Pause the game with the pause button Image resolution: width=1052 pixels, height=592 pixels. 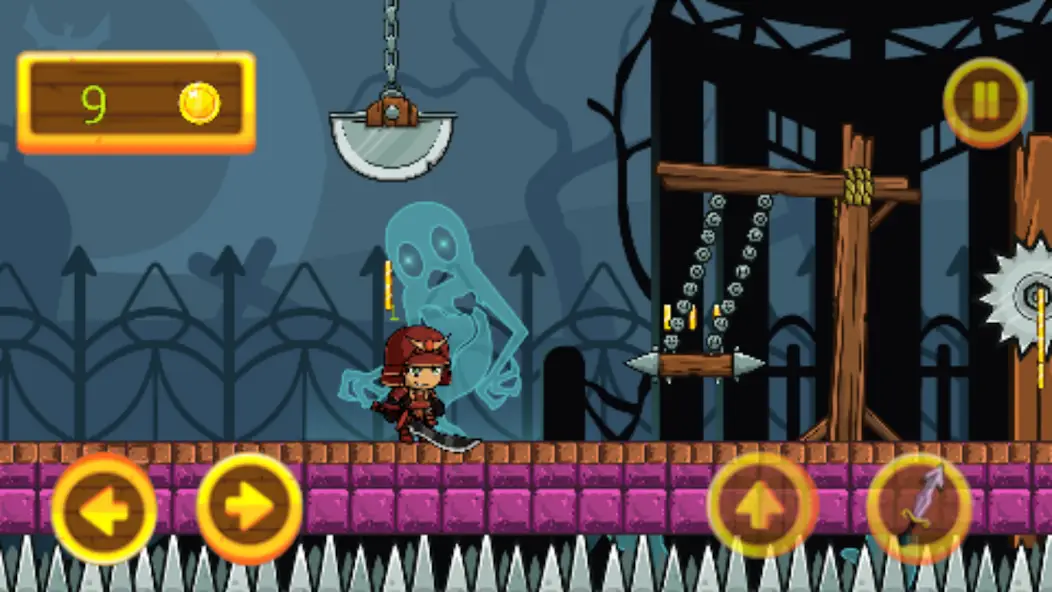click(x=985, y=101)
